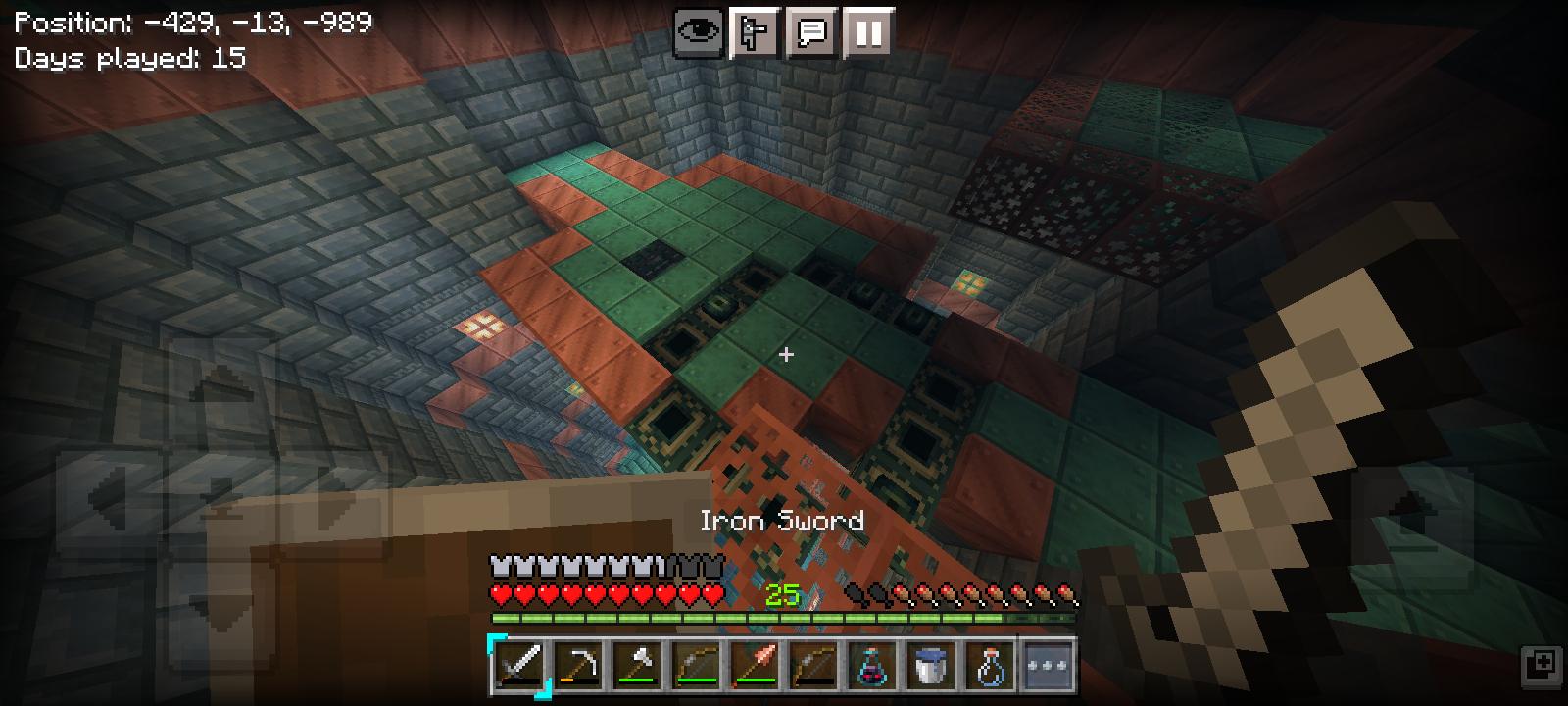Select the iron sword hotbar slot

pyautogui.click(x=519, y=666)
